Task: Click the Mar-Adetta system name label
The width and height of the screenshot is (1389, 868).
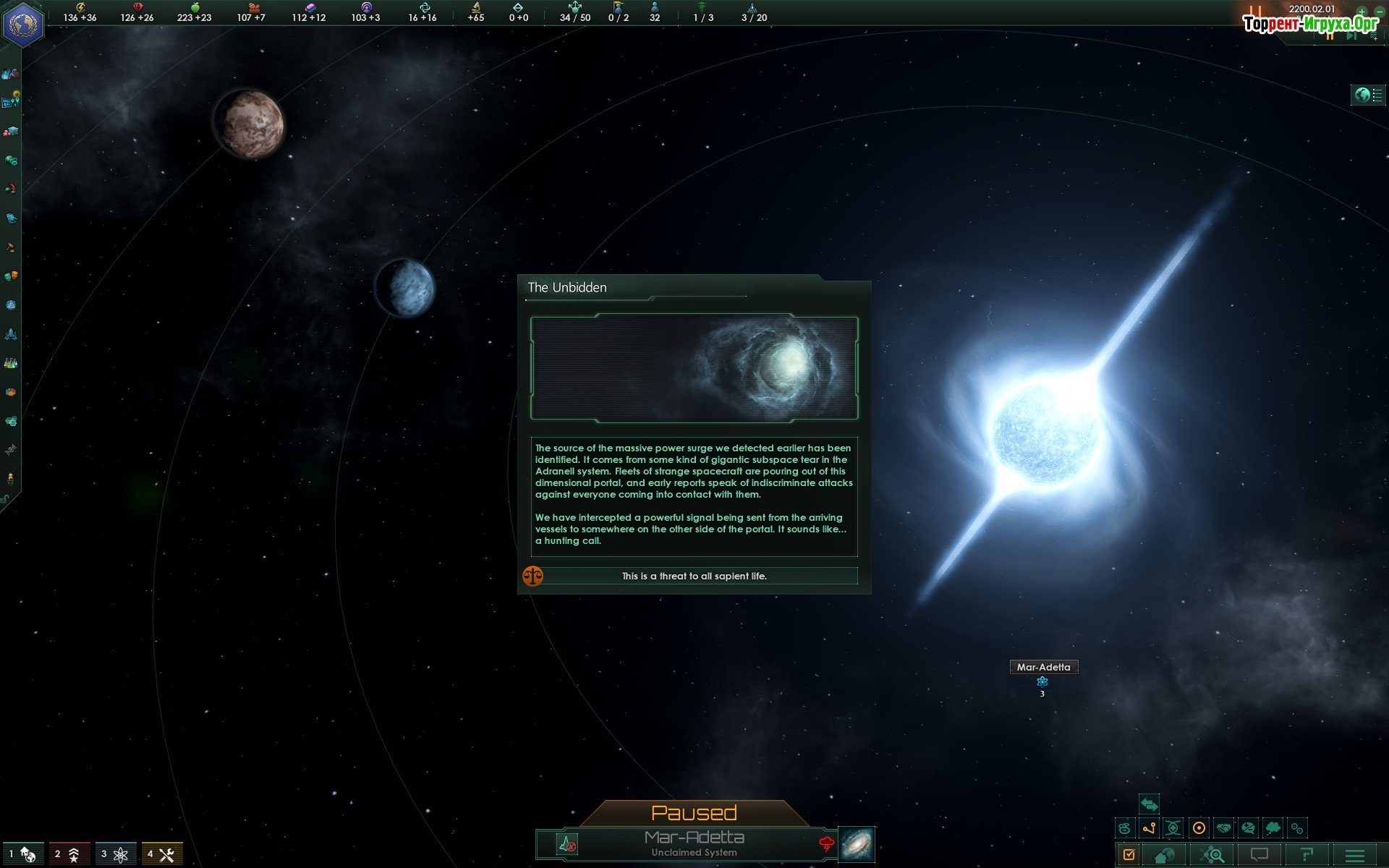Action: tap(1043, 667)
